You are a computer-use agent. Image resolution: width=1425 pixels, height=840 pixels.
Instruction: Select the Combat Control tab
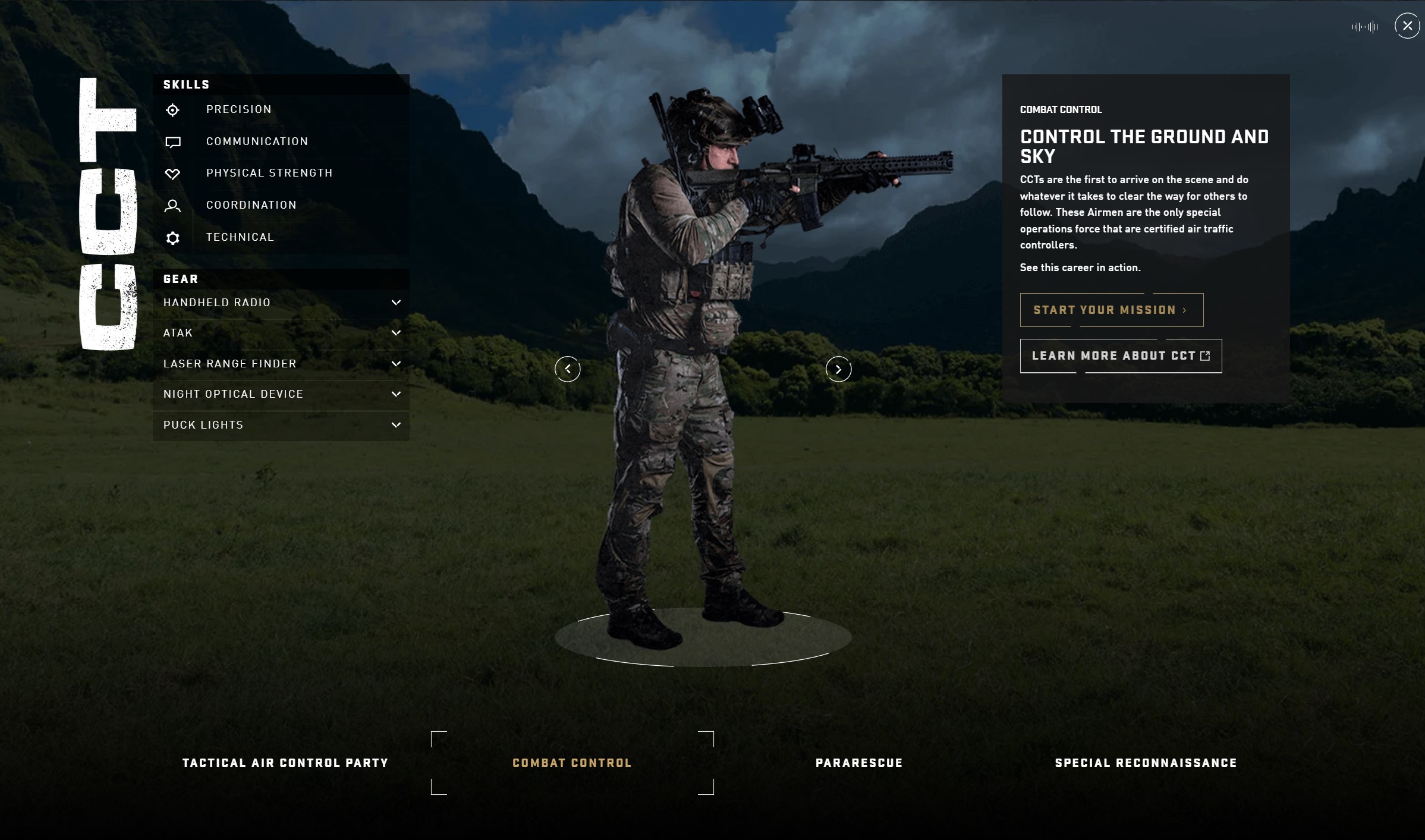pos(572,763)
